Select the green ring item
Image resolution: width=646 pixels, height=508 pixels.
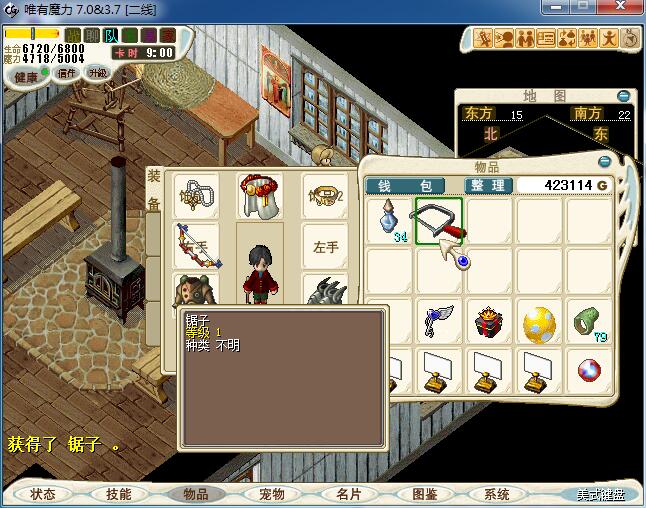coord(590,321)
